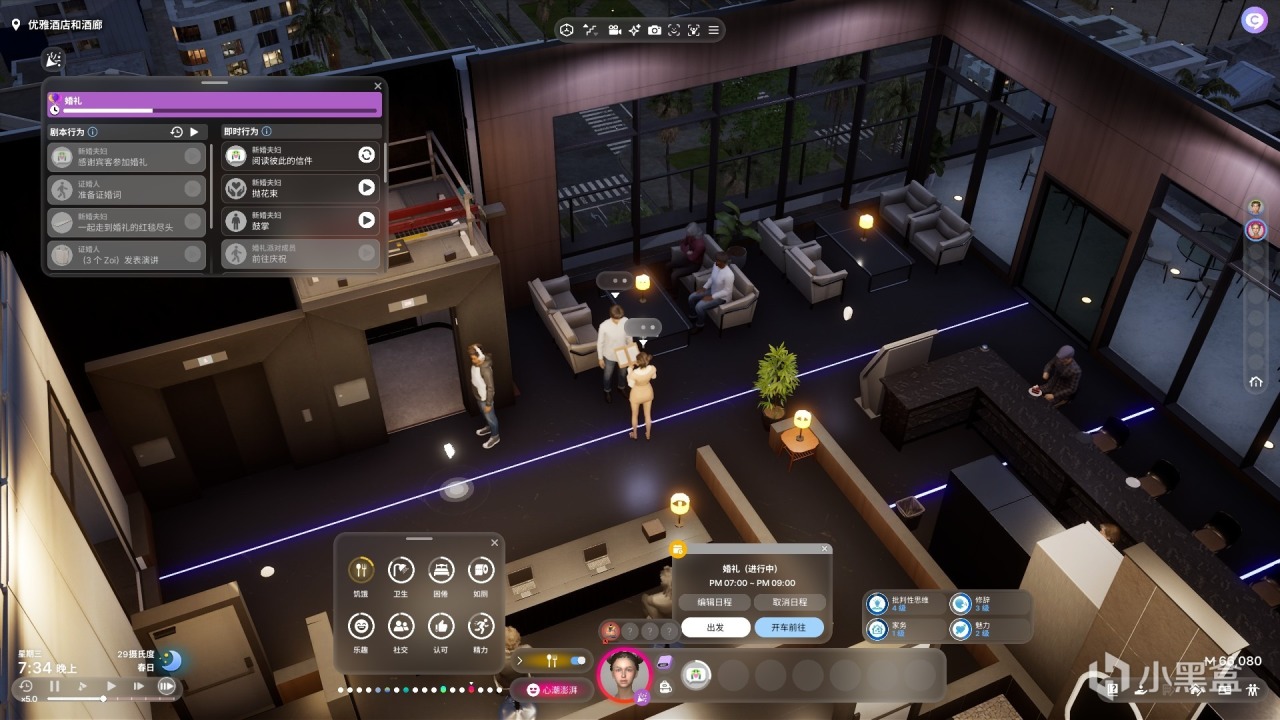The width and height of the screenshot is (1280, 720).
Task: Play the 剧本行为 scripted actions
Action: click(x=195, y=131)
